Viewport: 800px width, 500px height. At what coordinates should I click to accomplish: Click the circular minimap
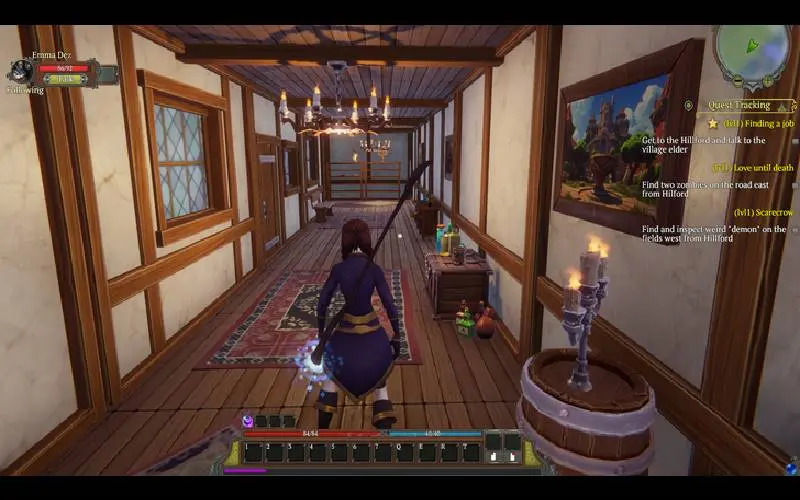752,50
